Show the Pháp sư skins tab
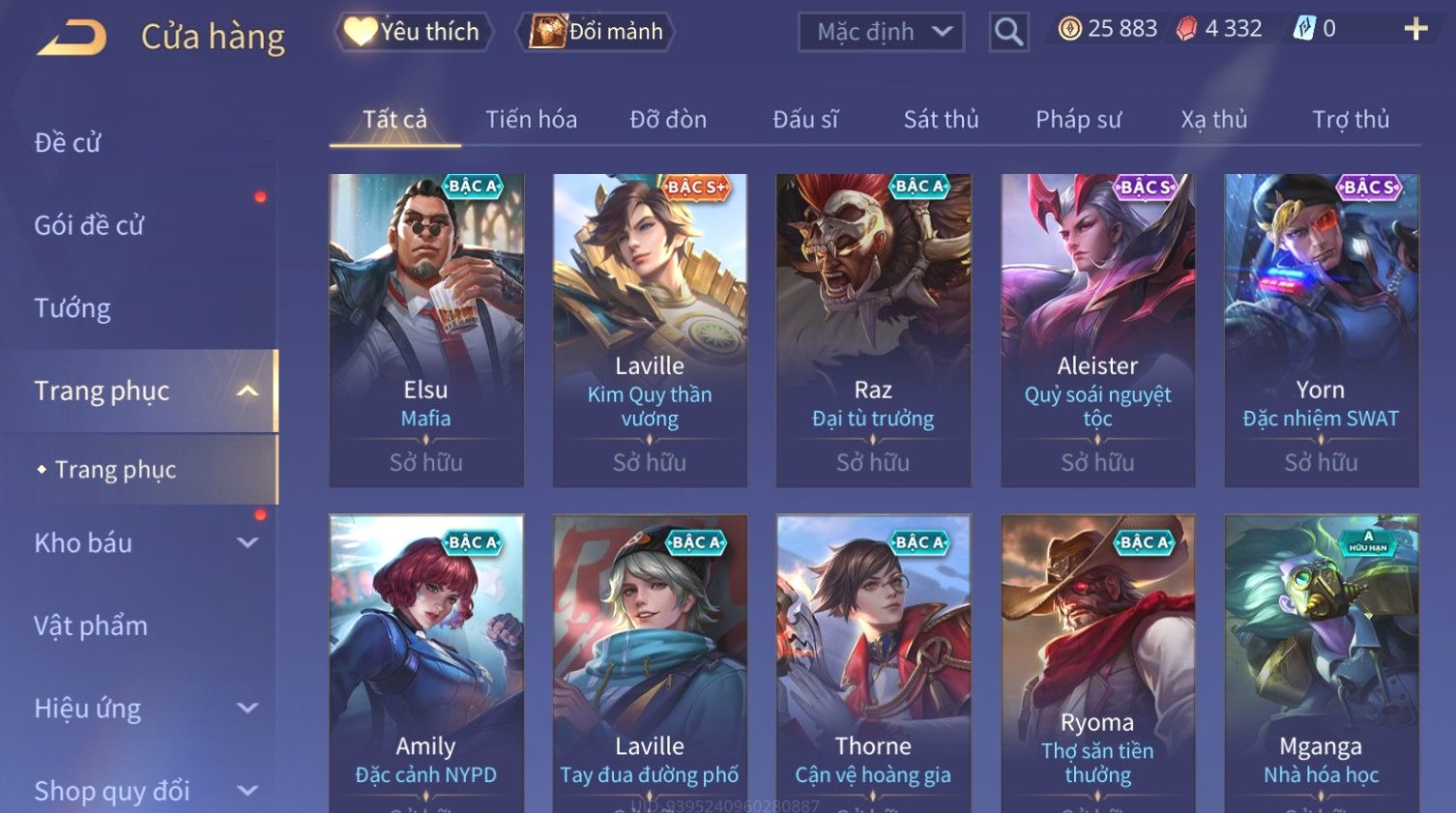The image size is (1456, 813). click(1078, 120)
